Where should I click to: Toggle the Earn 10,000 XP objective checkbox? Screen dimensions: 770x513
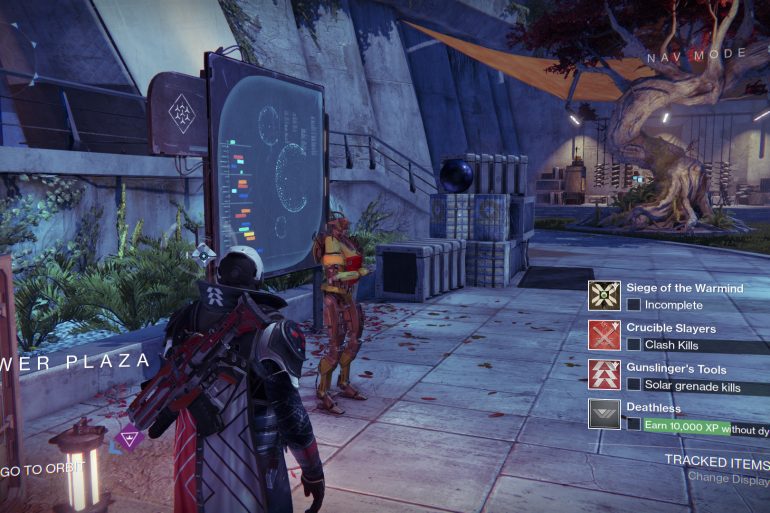pos(634,425)
